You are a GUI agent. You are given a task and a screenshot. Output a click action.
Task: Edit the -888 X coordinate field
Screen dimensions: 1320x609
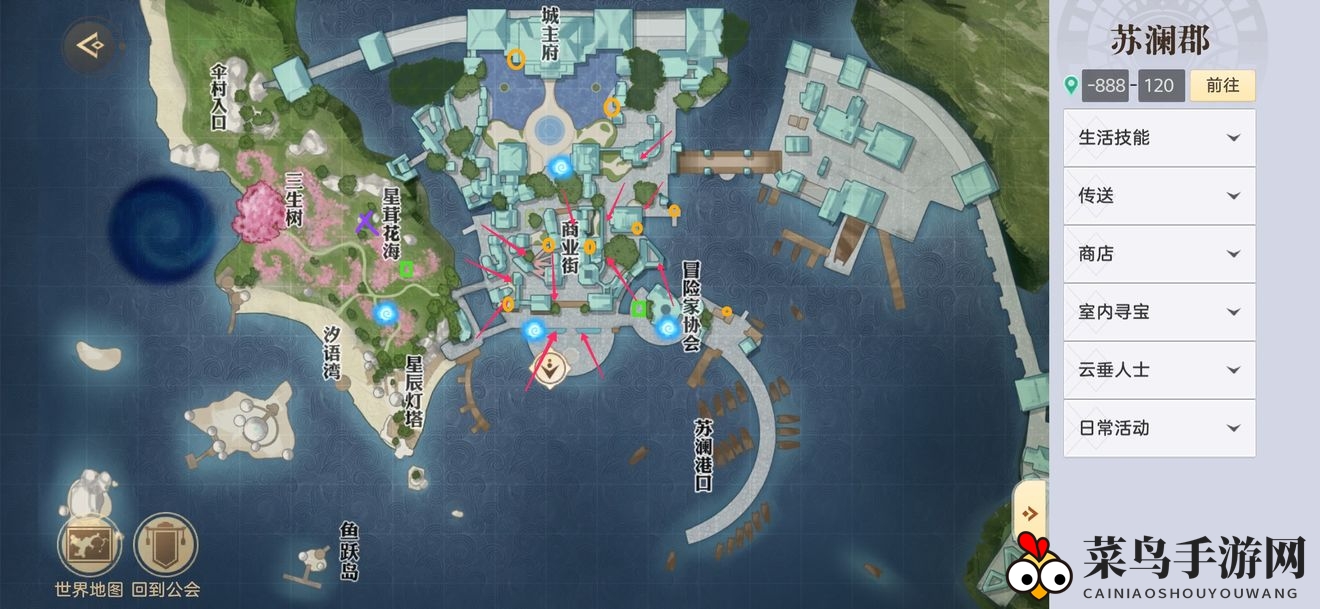(x=1104, y=86)
